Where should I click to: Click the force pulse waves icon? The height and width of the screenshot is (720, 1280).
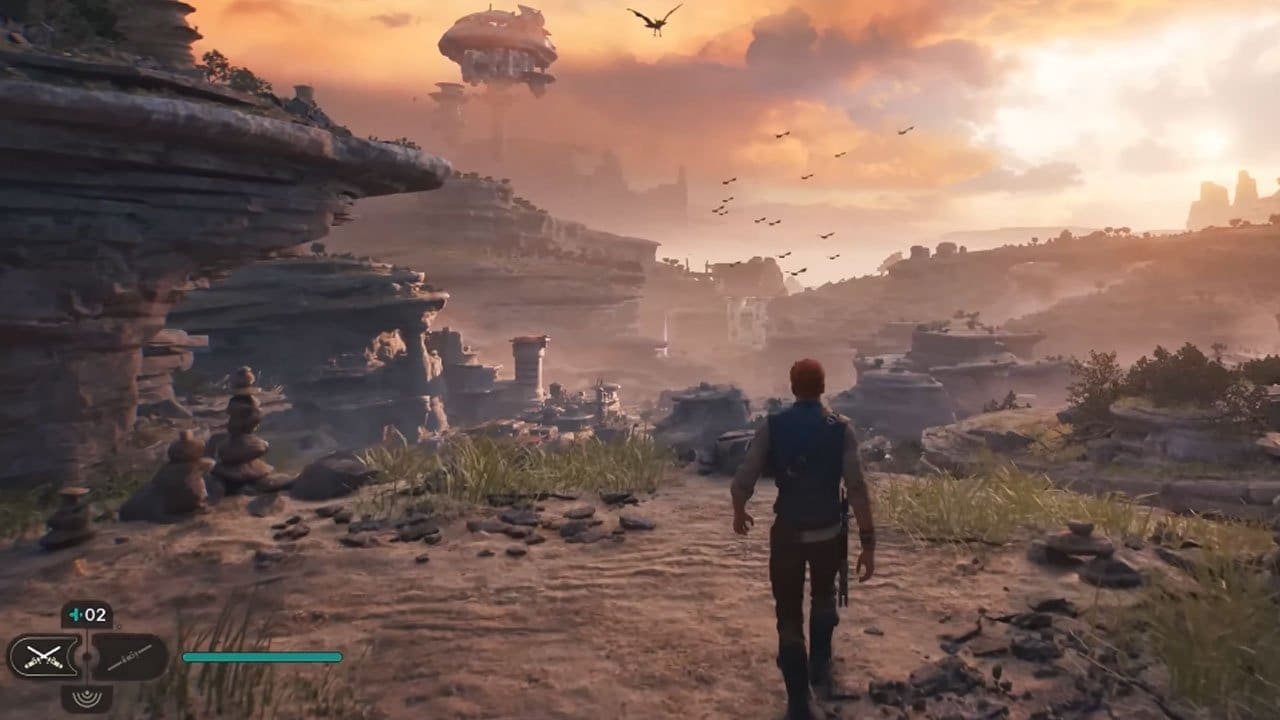tap(88, 698)
